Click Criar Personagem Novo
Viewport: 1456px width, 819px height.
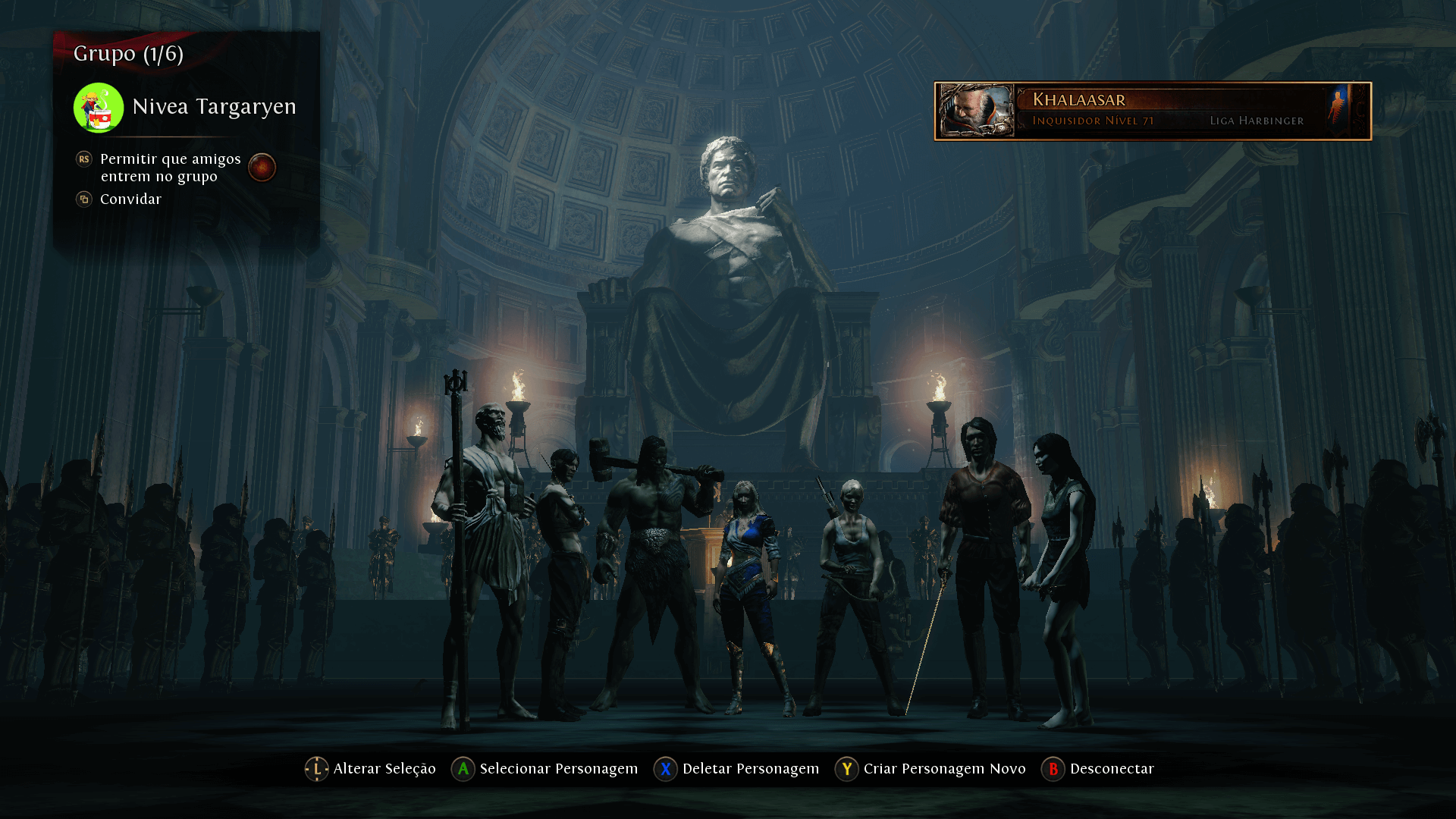(x=944, y=768)
